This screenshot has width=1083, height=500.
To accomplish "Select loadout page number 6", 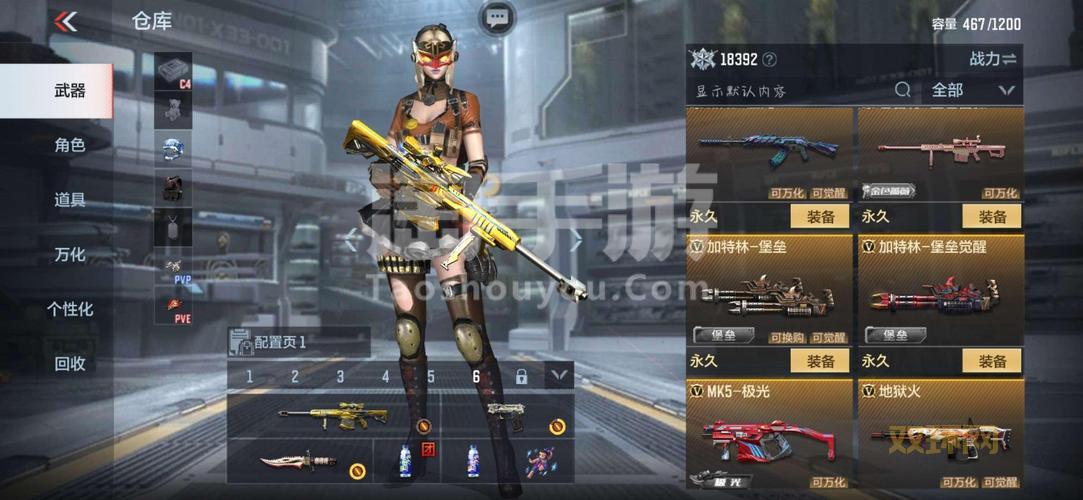I will (476, 377).
